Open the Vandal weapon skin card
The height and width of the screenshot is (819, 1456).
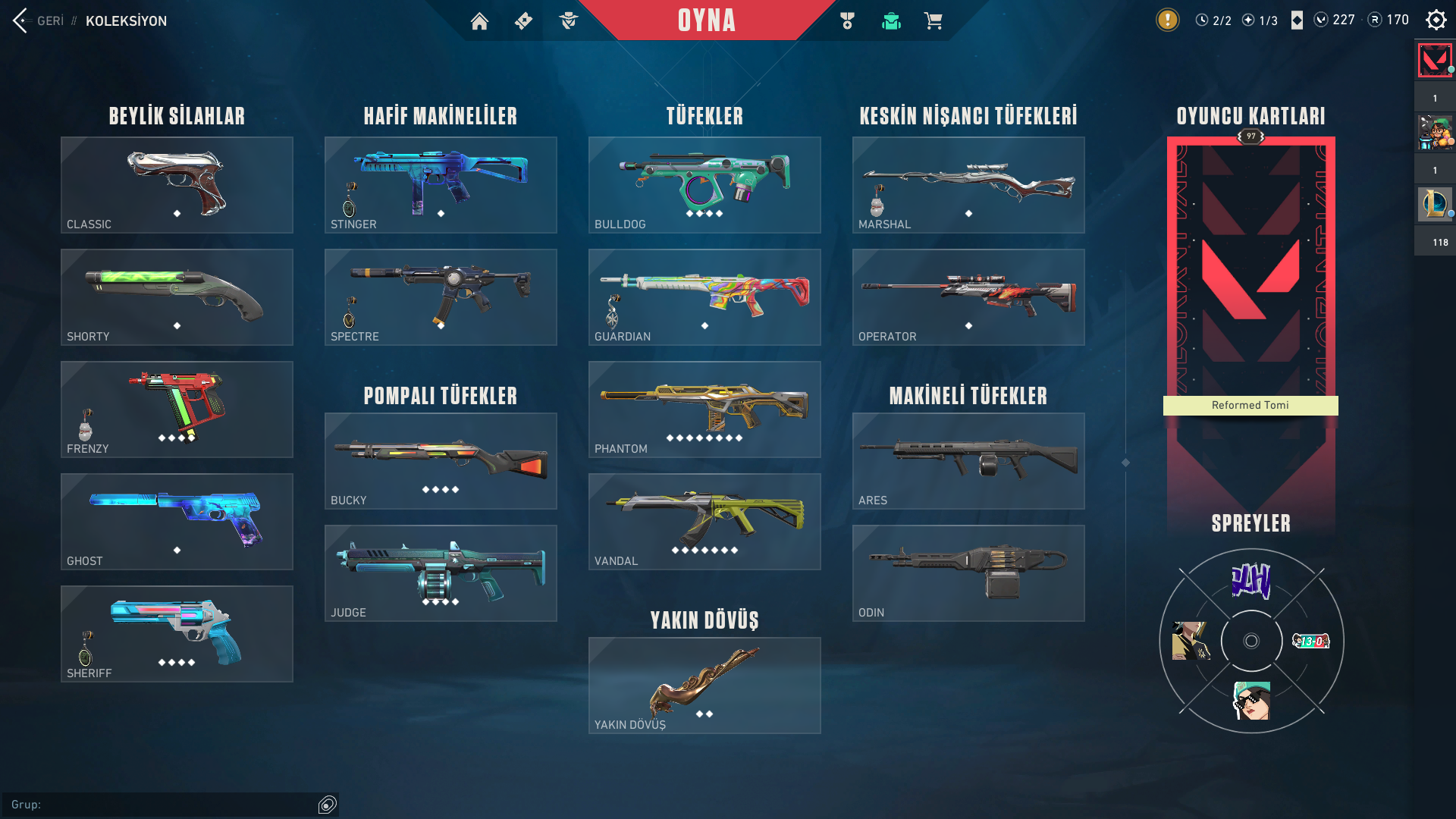tap(704, 522)
